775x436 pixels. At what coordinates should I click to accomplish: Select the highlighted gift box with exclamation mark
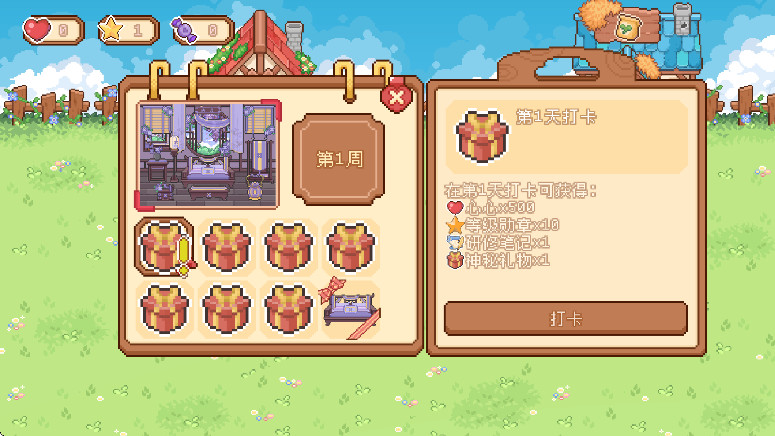[x=163, y=247]
